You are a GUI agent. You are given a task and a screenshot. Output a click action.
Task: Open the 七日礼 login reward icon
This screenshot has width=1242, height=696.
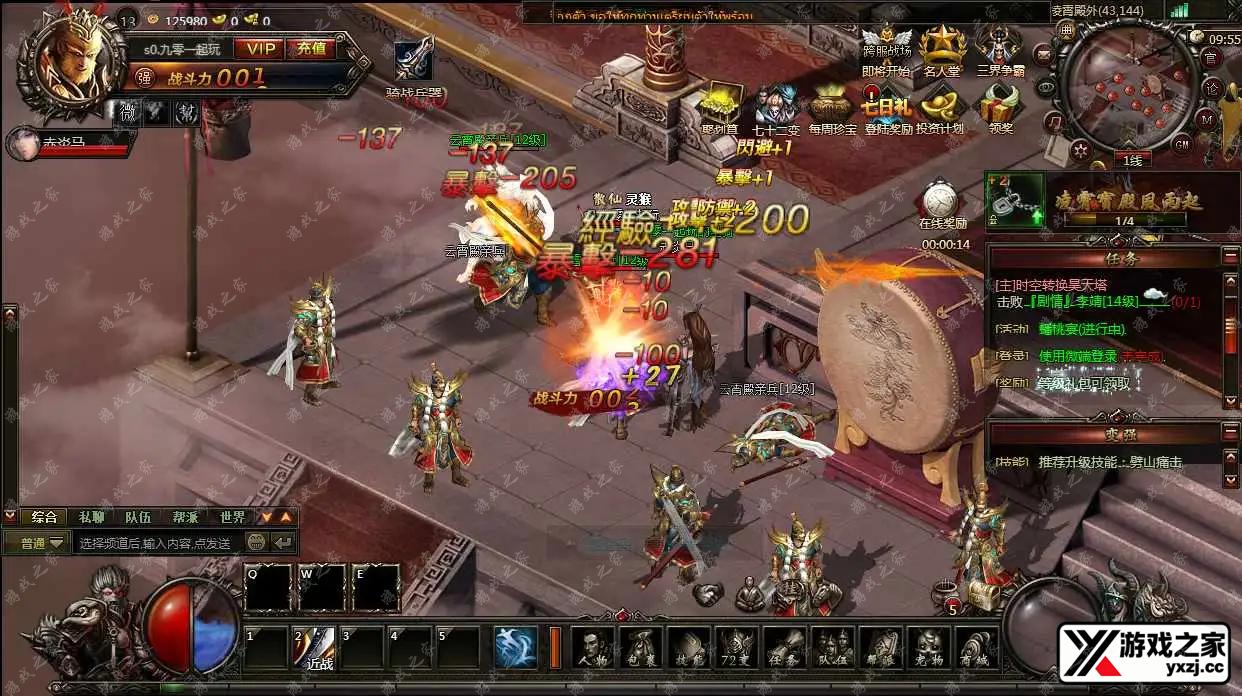tap(886, 108)
